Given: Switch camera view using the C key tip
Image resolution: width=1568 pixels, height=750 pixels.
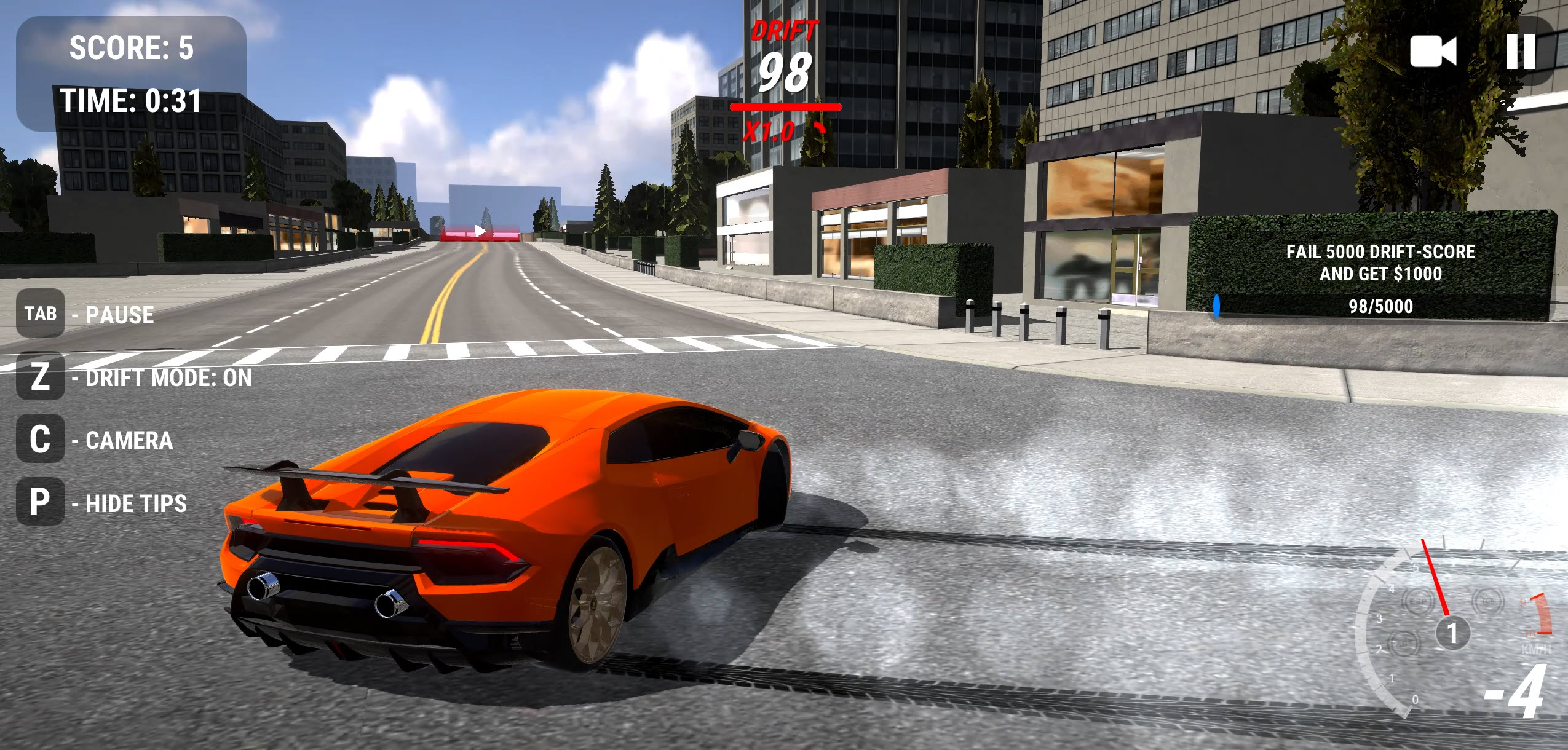Looking at the screenshot, I should click(39, 441).
